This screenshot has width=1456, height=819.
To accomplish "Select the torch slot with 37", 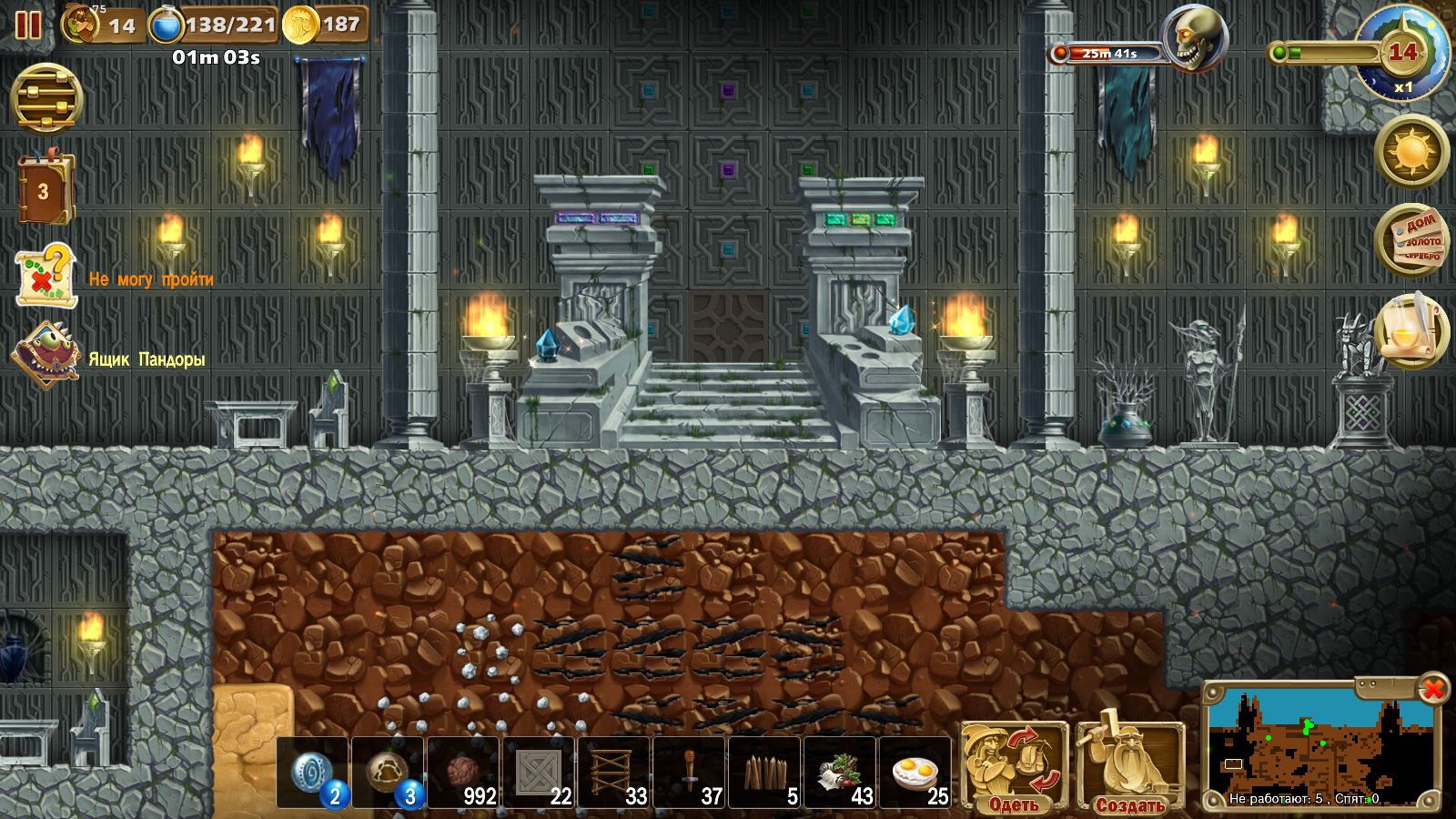I will [x=690, y=773].
